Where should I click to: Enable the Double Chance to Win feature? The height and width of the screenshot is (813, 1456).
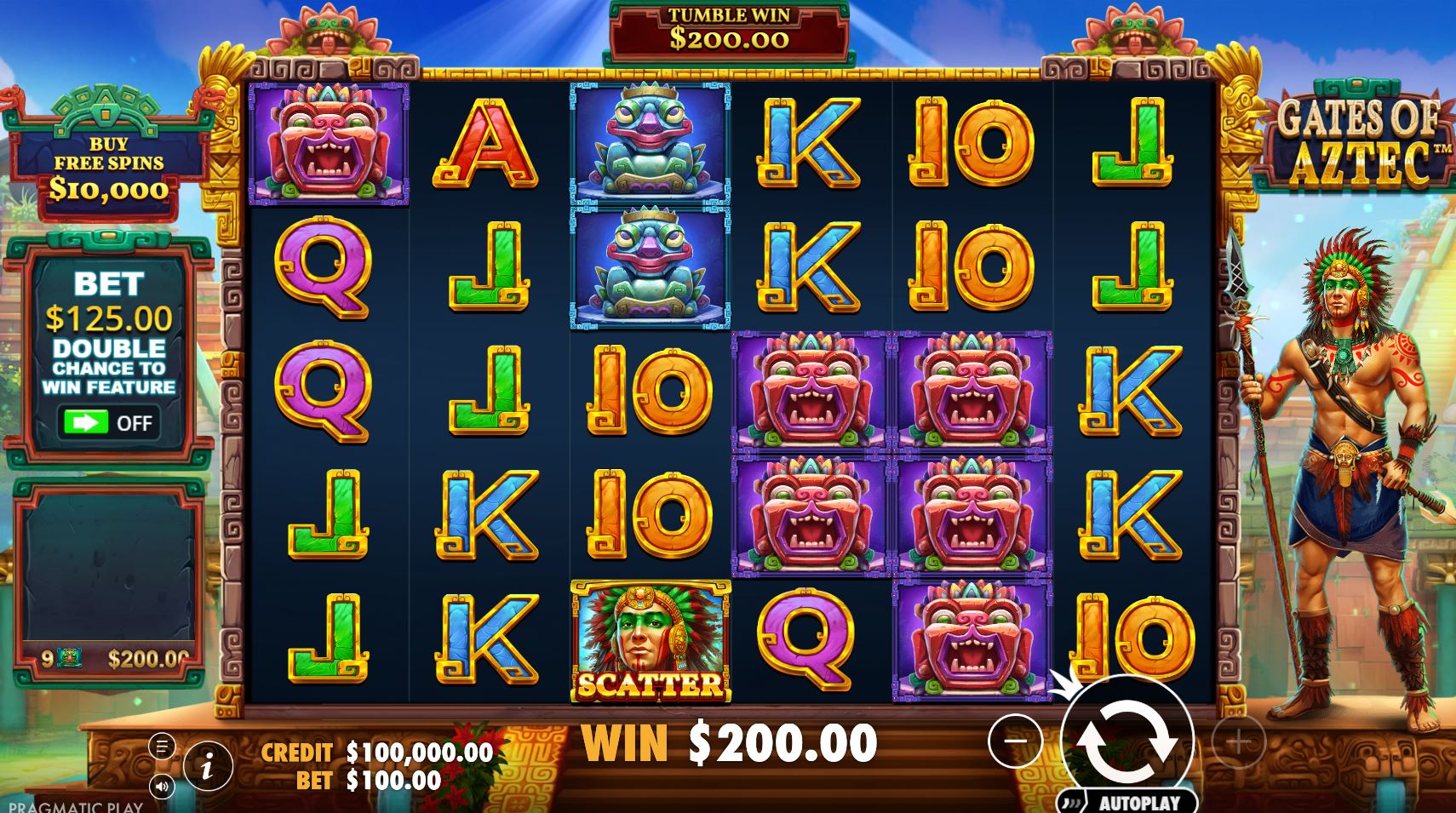[x=112, y=422]
